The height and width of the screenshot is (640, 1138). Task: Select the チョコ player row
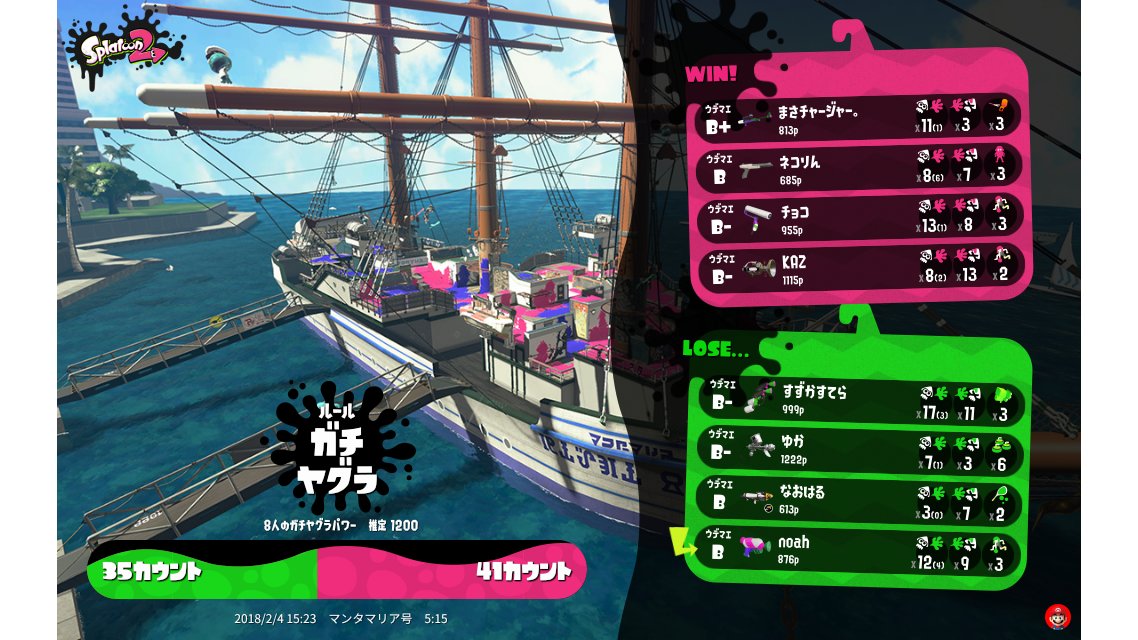pyautogui.click(x=858, y=218)
